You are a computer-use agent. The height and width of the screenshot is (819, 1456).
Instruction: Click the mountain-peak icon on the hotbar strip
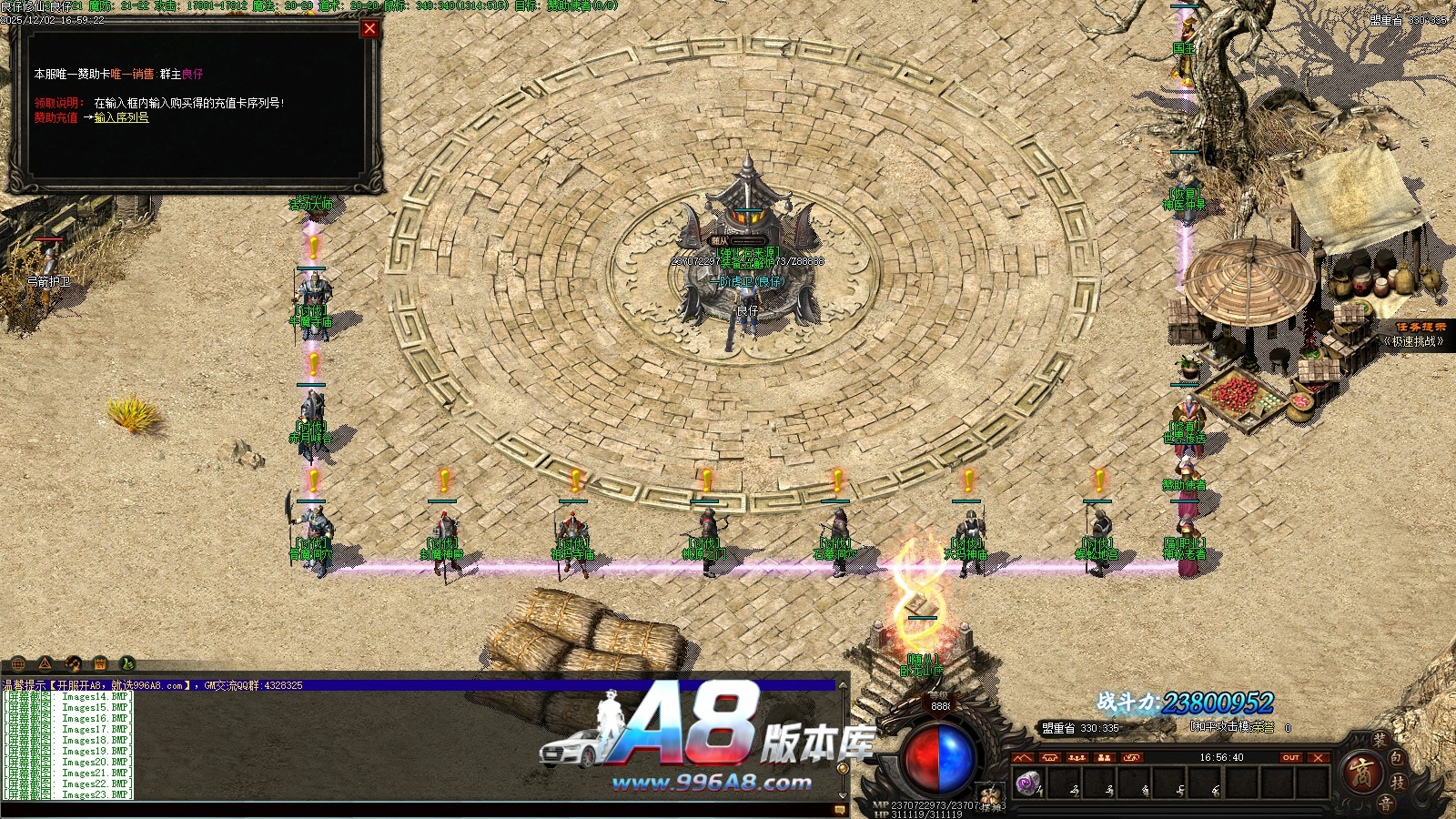click(x=1023, y=757)
